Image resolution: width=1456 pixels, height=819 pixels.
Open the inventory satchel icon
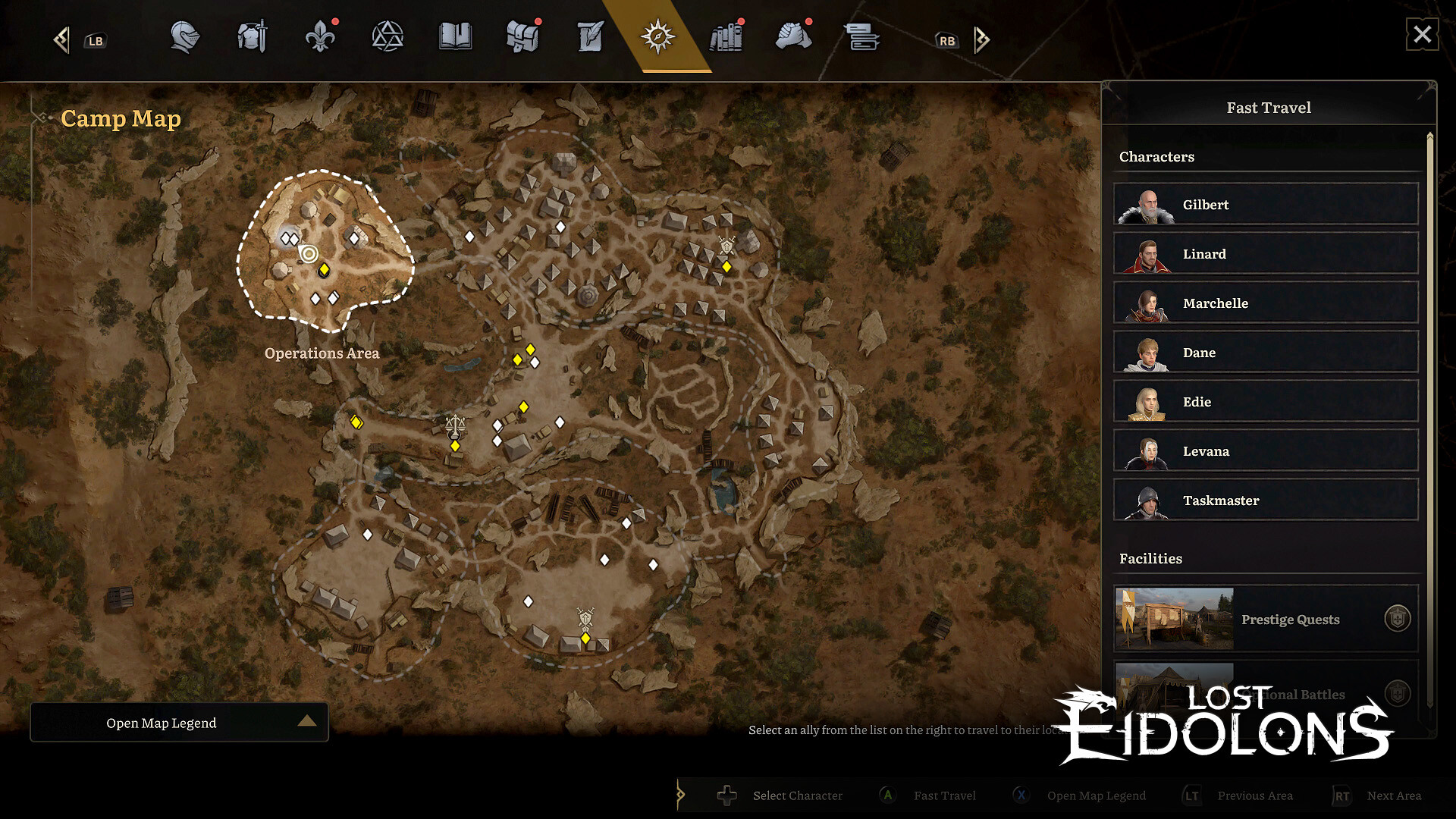522,38
